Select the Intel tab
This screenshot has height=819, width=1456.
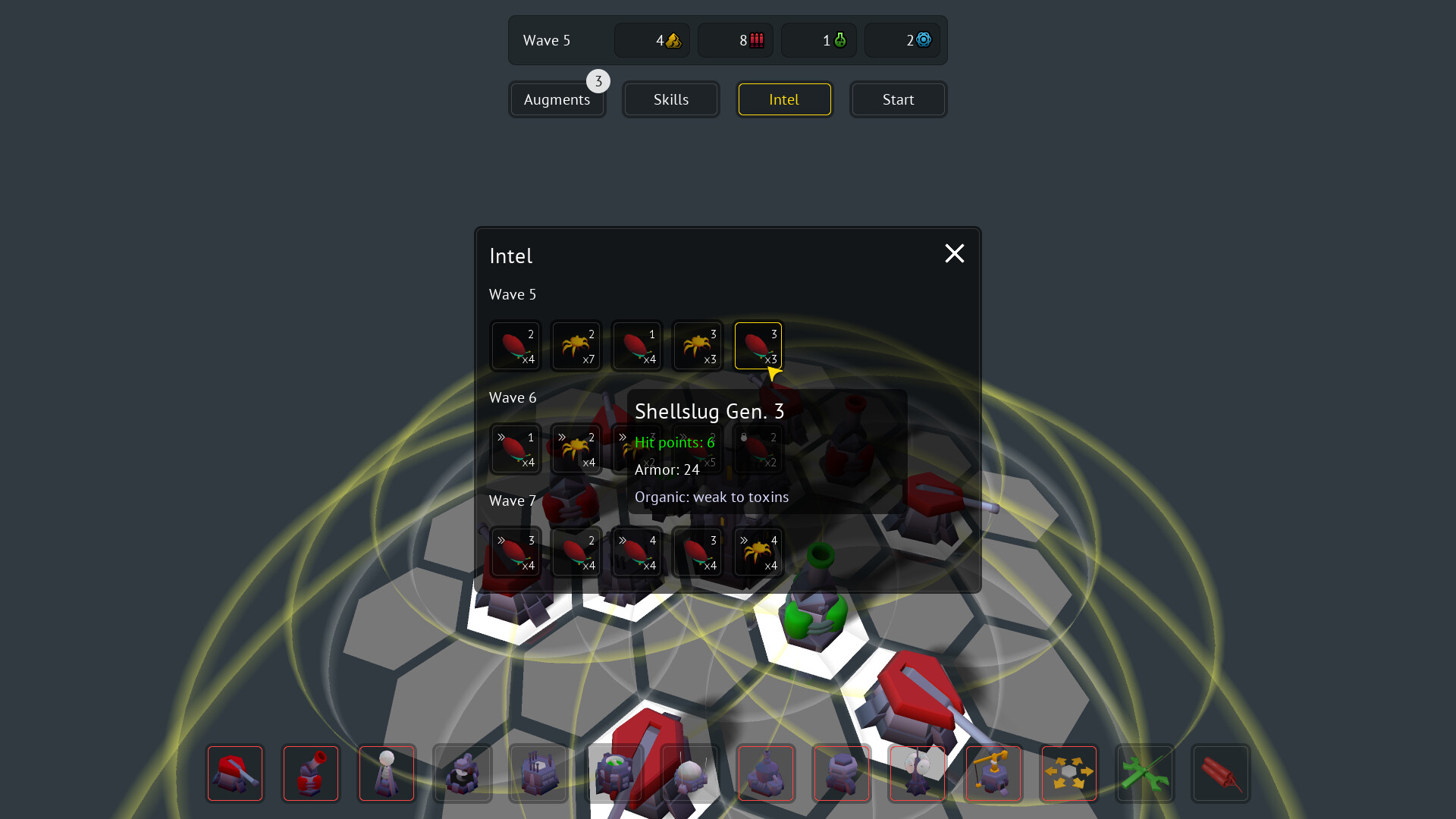coord(784,99)
